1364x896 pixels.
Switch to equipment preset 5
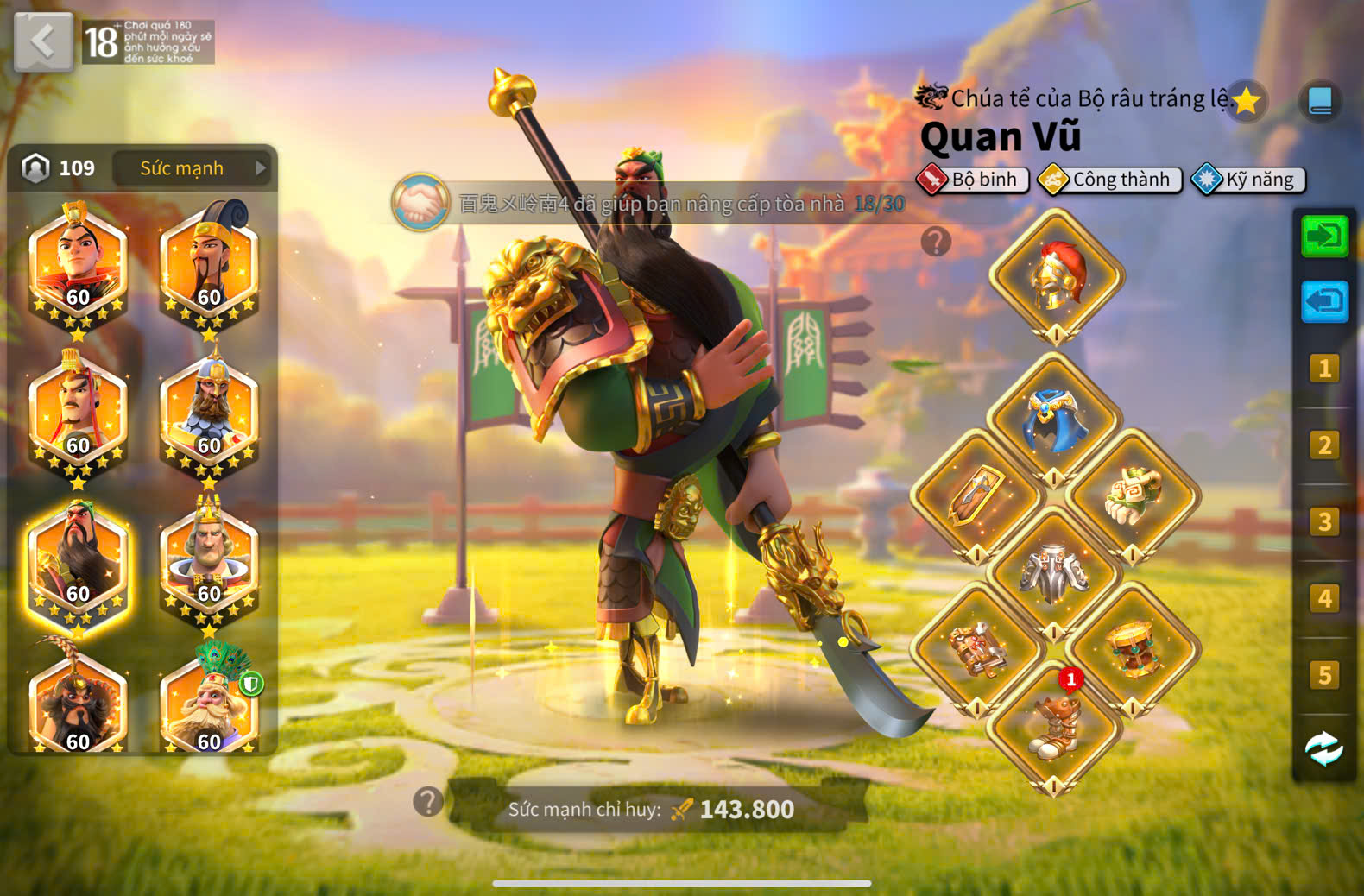coord(1324,674)
